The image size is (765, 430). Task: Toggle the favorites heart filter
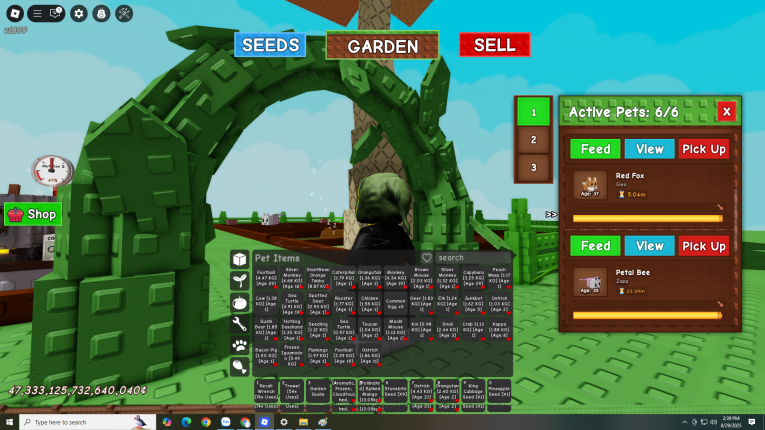tap(427, 258)
